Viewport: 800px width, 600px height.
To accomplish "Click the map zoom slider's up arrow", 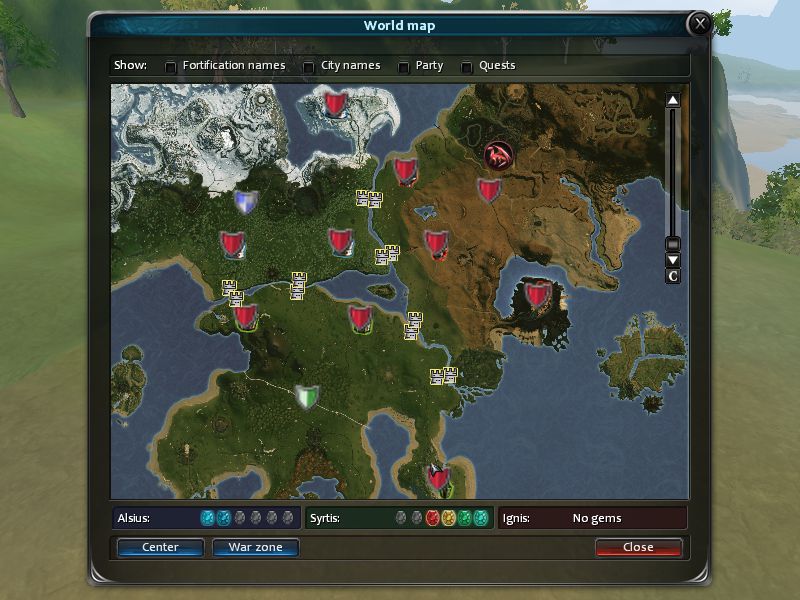I will [x=673, y=100].
